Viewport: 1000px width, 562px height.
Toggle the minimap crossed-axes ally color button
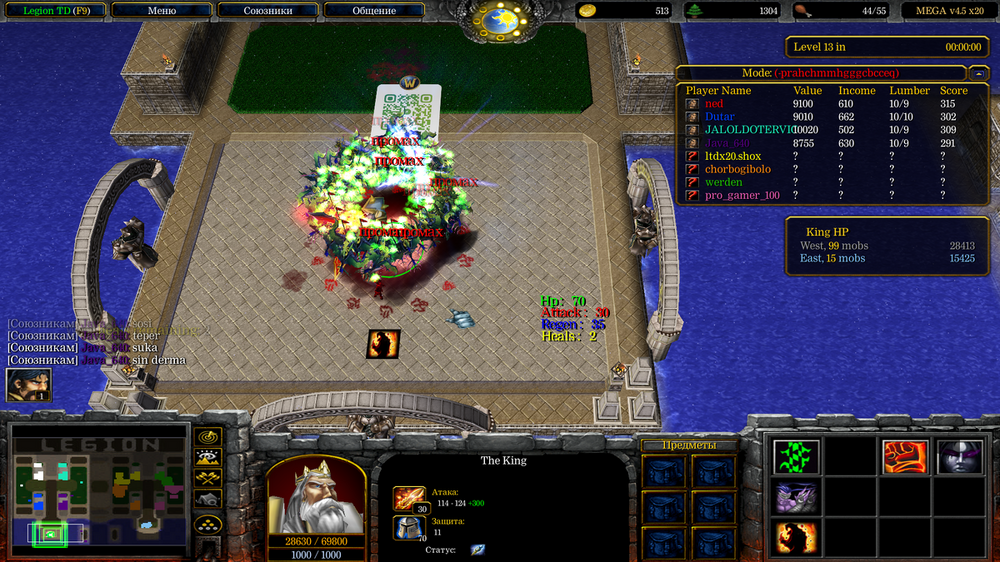pyautogui.click(x=208, y=479)
